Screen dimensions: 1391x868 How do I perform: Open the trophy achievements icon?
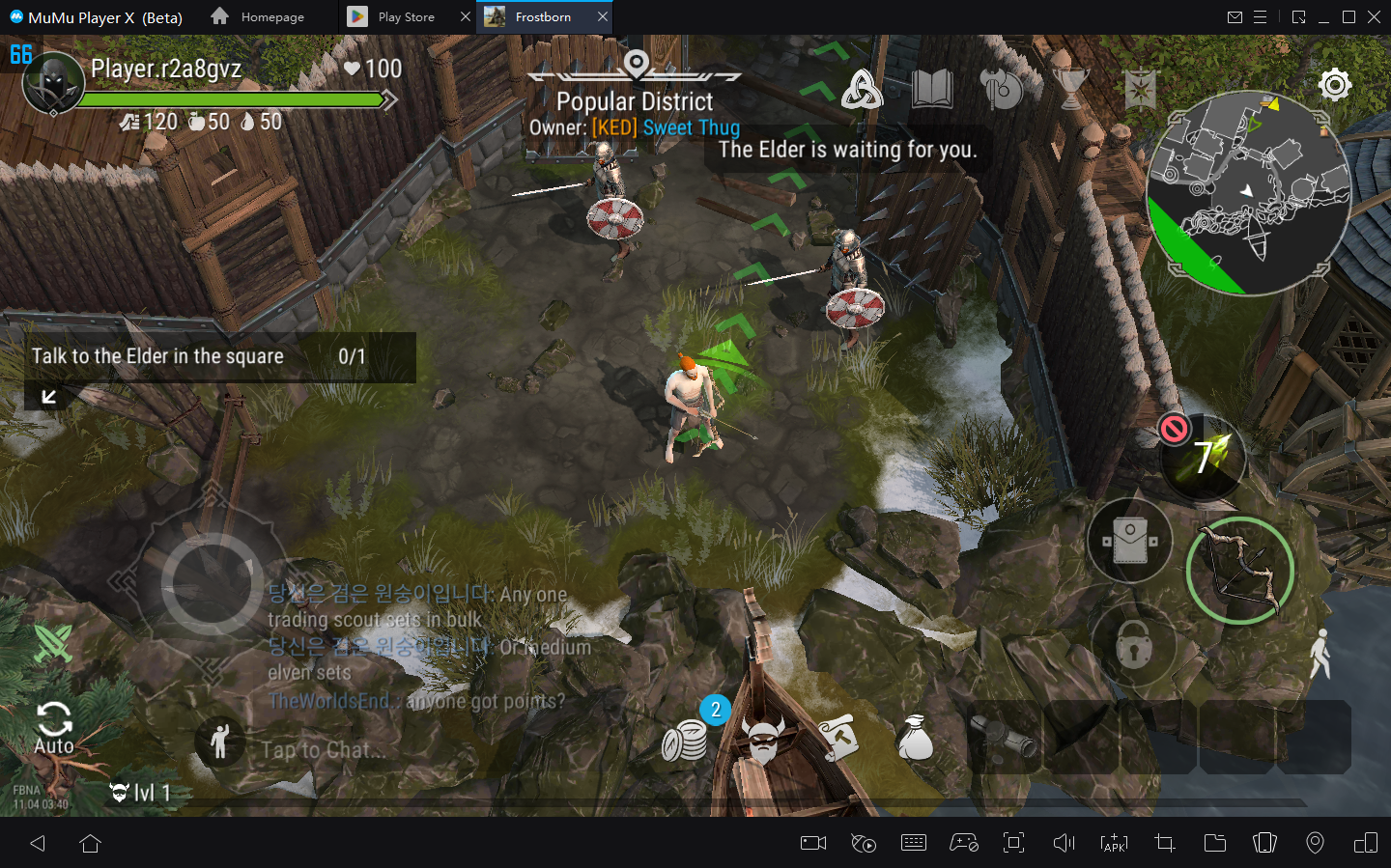pyautogui.click(x=1071, y=89)
